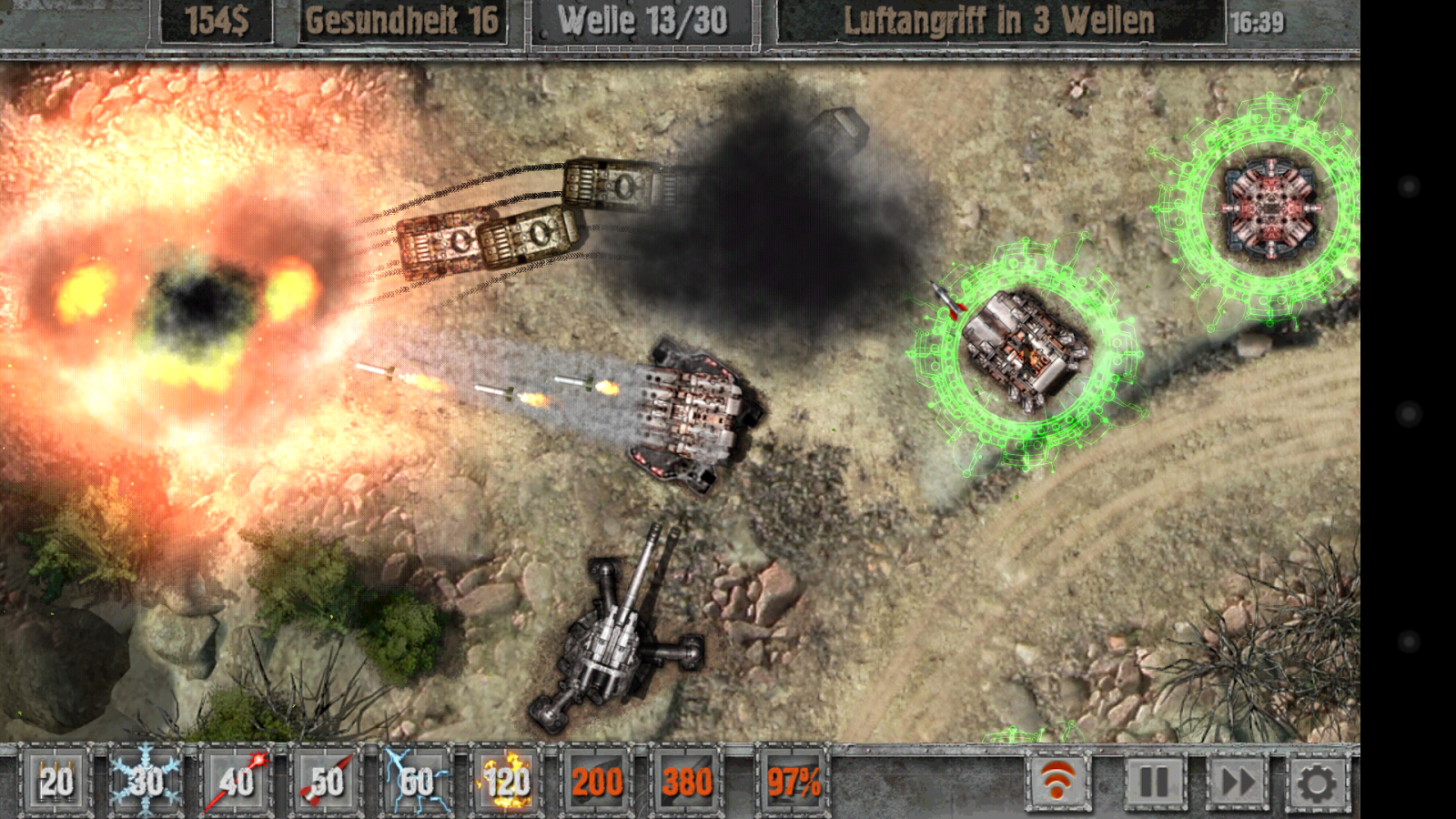Viewport: 1456px width, 819px height.
Task: Click the 16:39 clock display
Action: (x=1256, y=22)
